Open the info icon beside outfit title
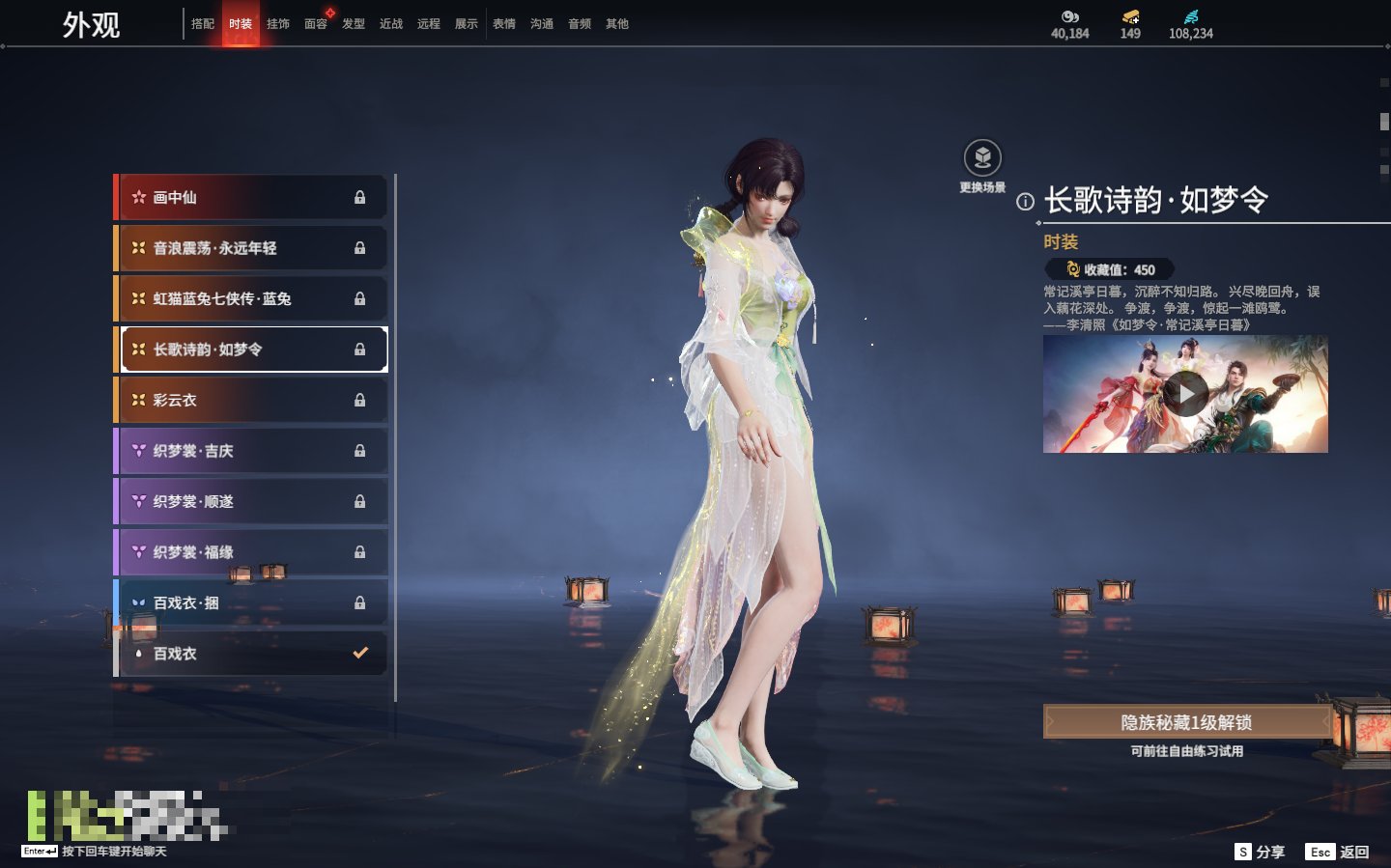This screenshot has width=1391, height=868. point(1025,202)
